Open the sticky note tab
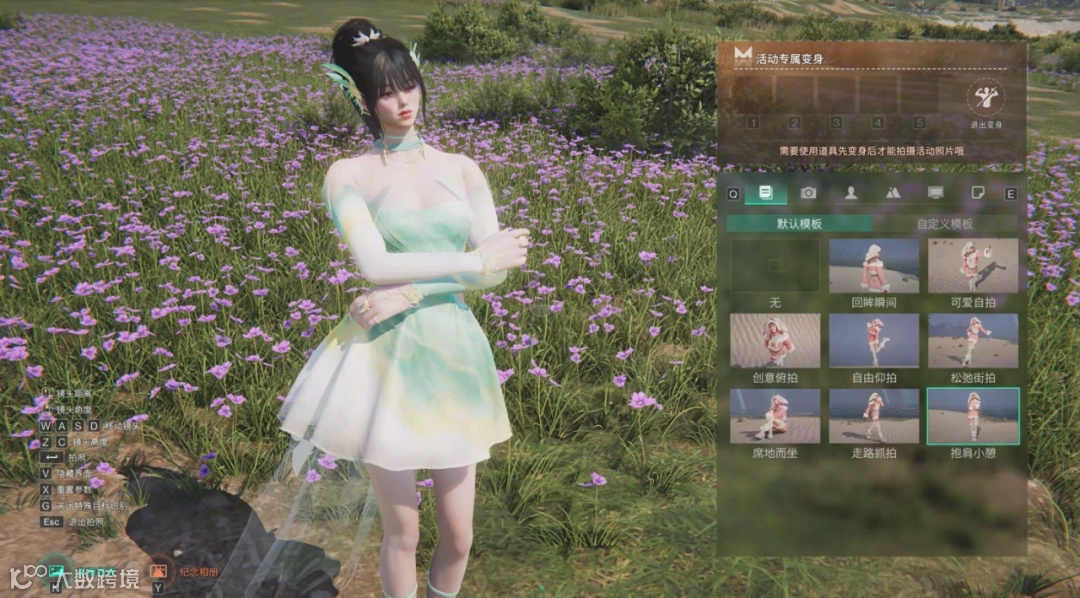 (979, 192)
